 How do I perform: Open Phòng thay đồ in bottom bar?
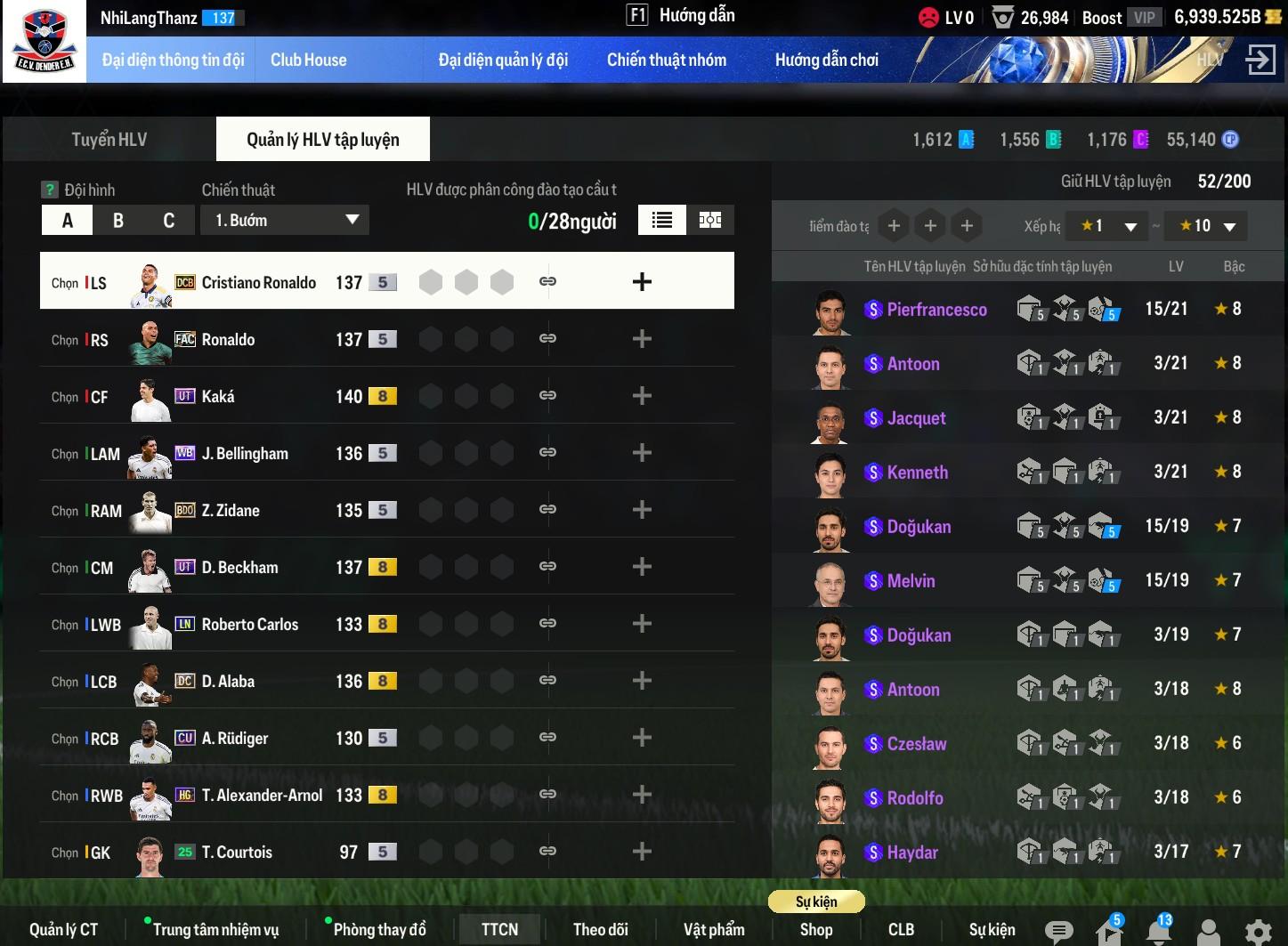coord(379,929)
